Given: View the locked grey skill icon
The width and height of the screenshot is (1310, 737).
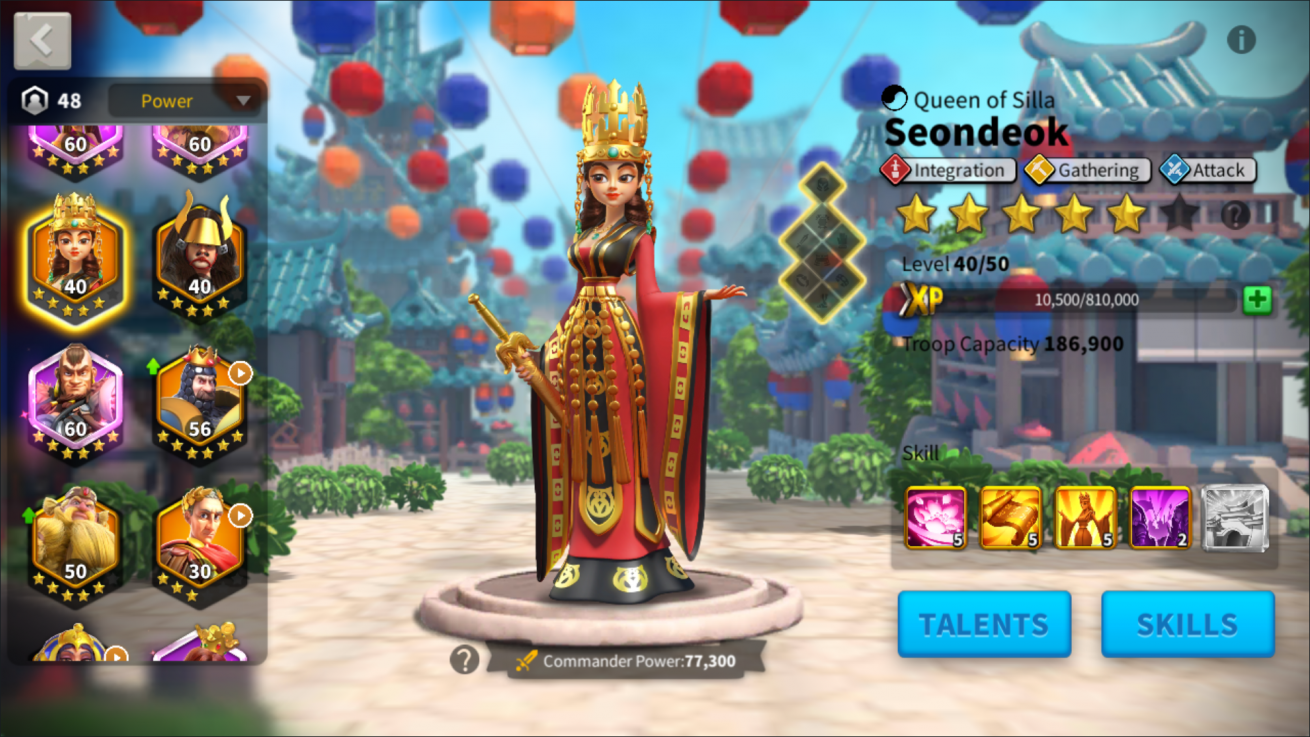Looking at the screenshot, I should 1235,518.
